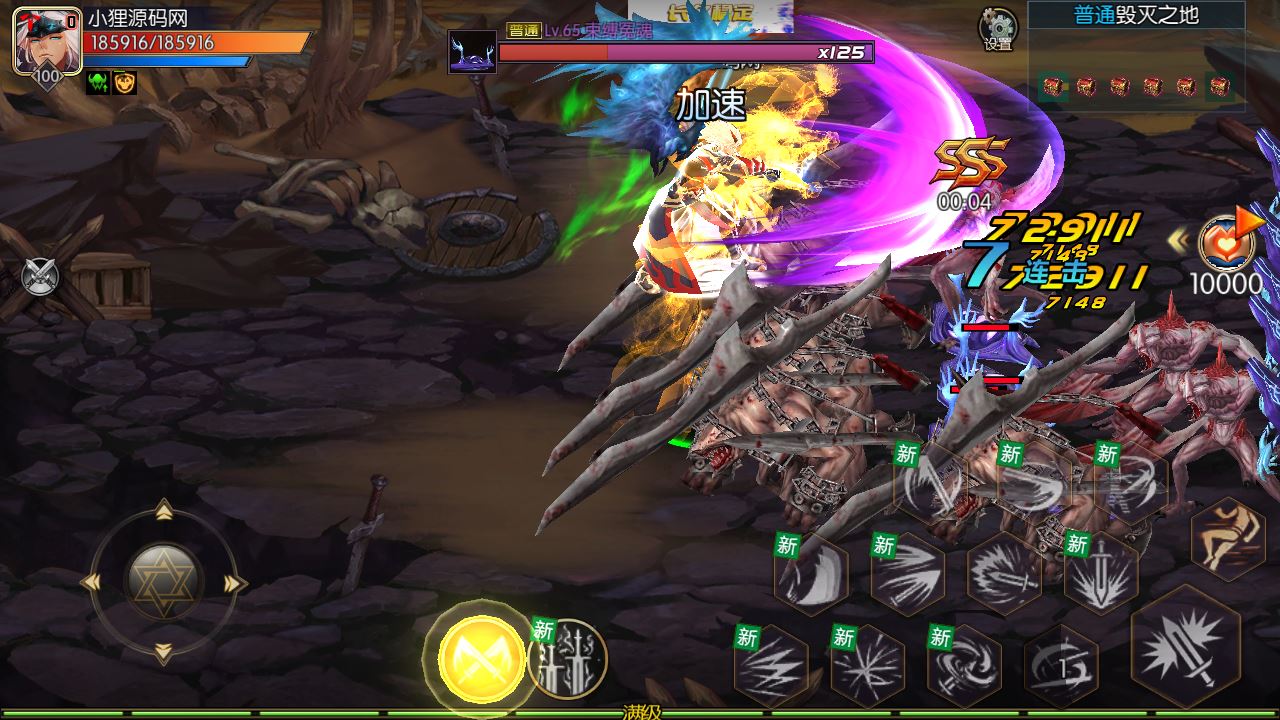Activate the zigzag lightning slash skill
1280x720 pixels.
tap(771, 664)
